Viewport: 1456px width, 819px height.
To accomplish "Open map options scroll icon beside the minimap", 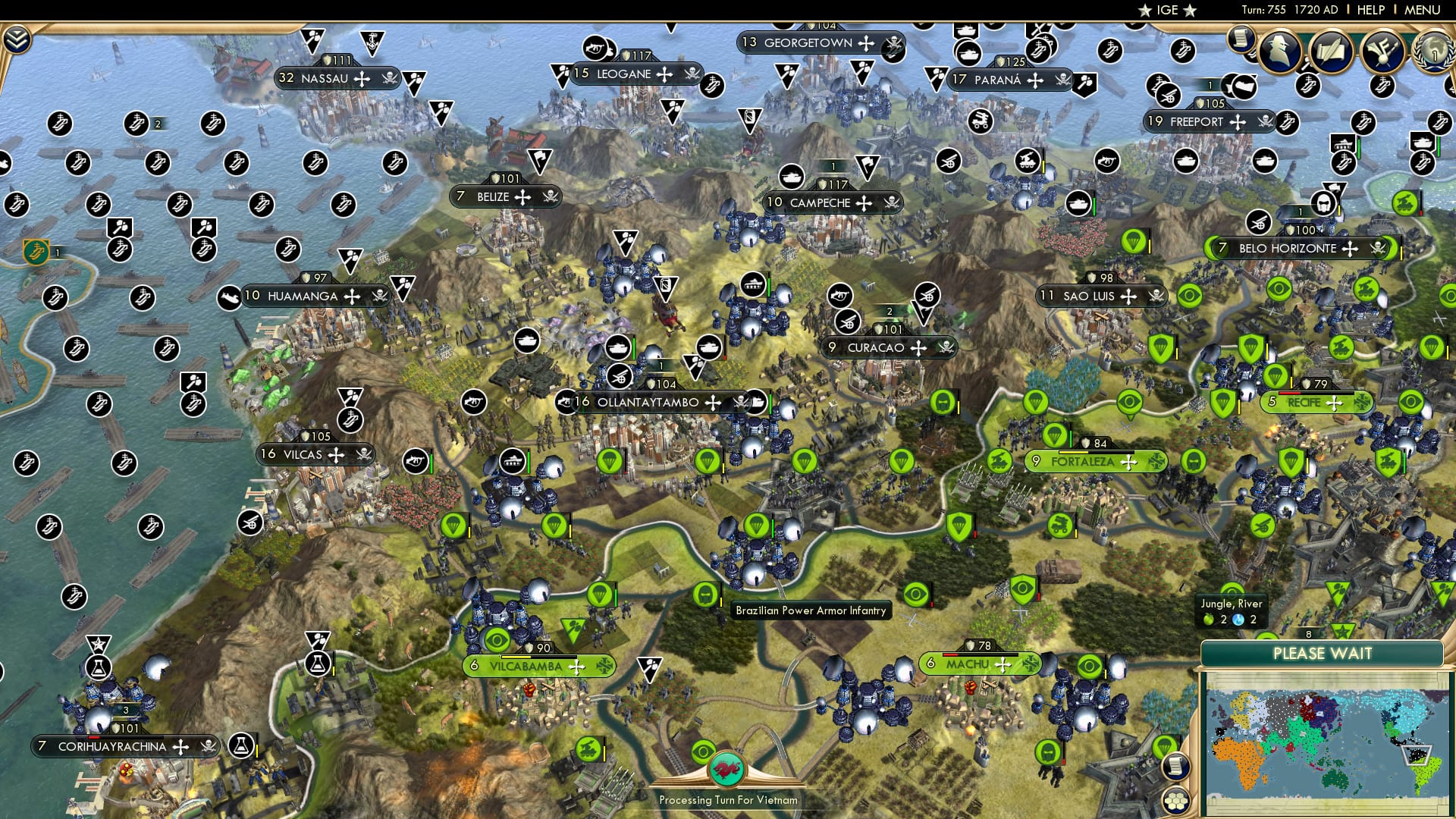I will pyautogui.click(x=1175, y=767).
